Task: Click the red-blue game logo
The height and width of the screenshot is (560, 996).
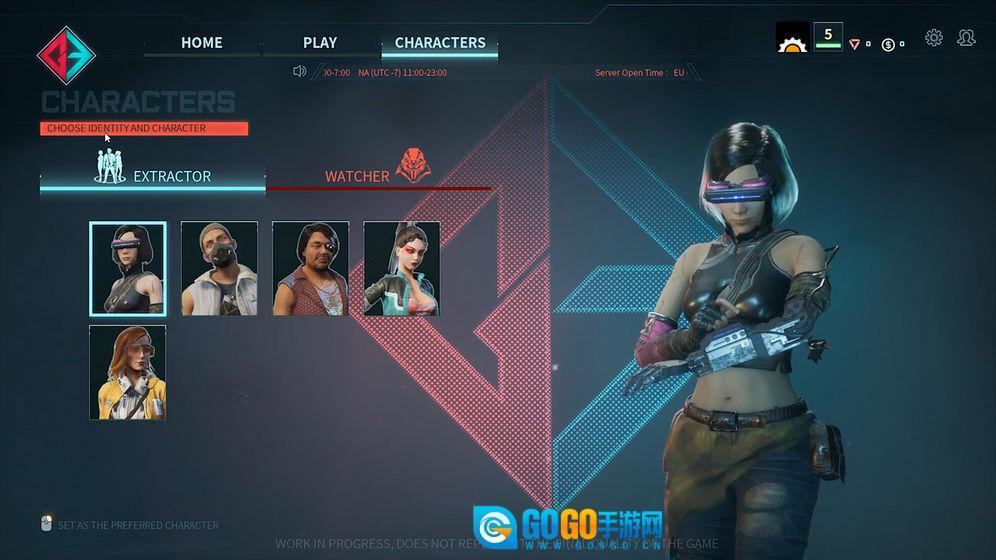Action: [66, 54]
